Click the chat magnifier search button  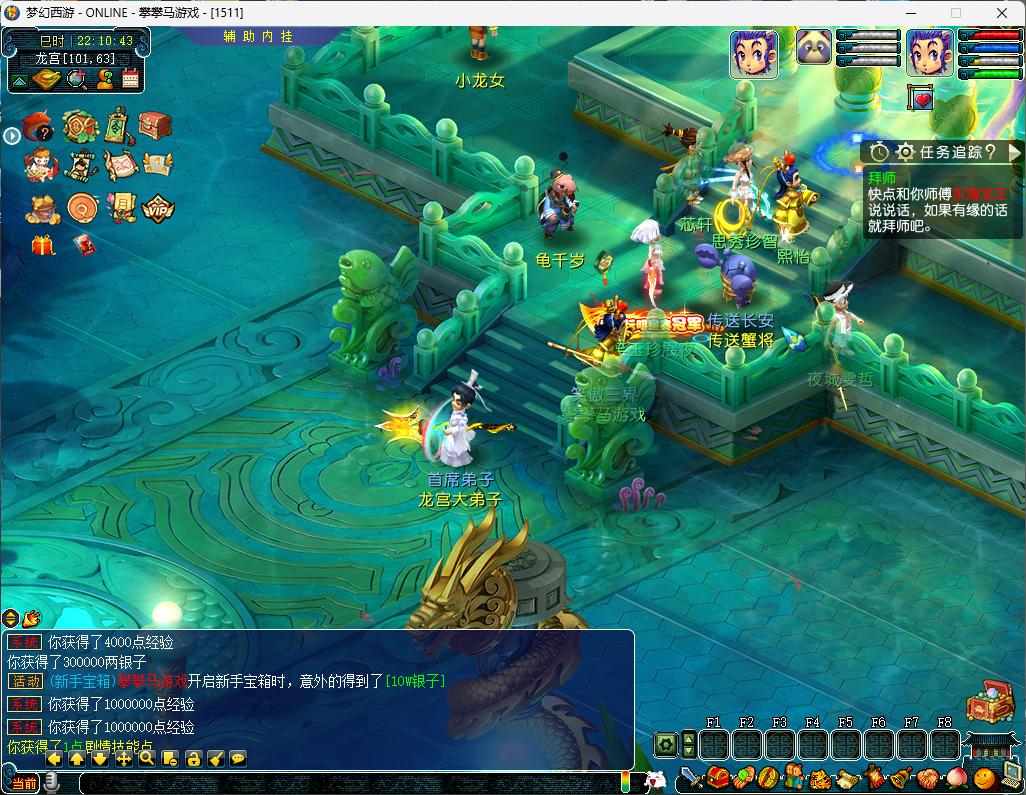click(147, 758)
